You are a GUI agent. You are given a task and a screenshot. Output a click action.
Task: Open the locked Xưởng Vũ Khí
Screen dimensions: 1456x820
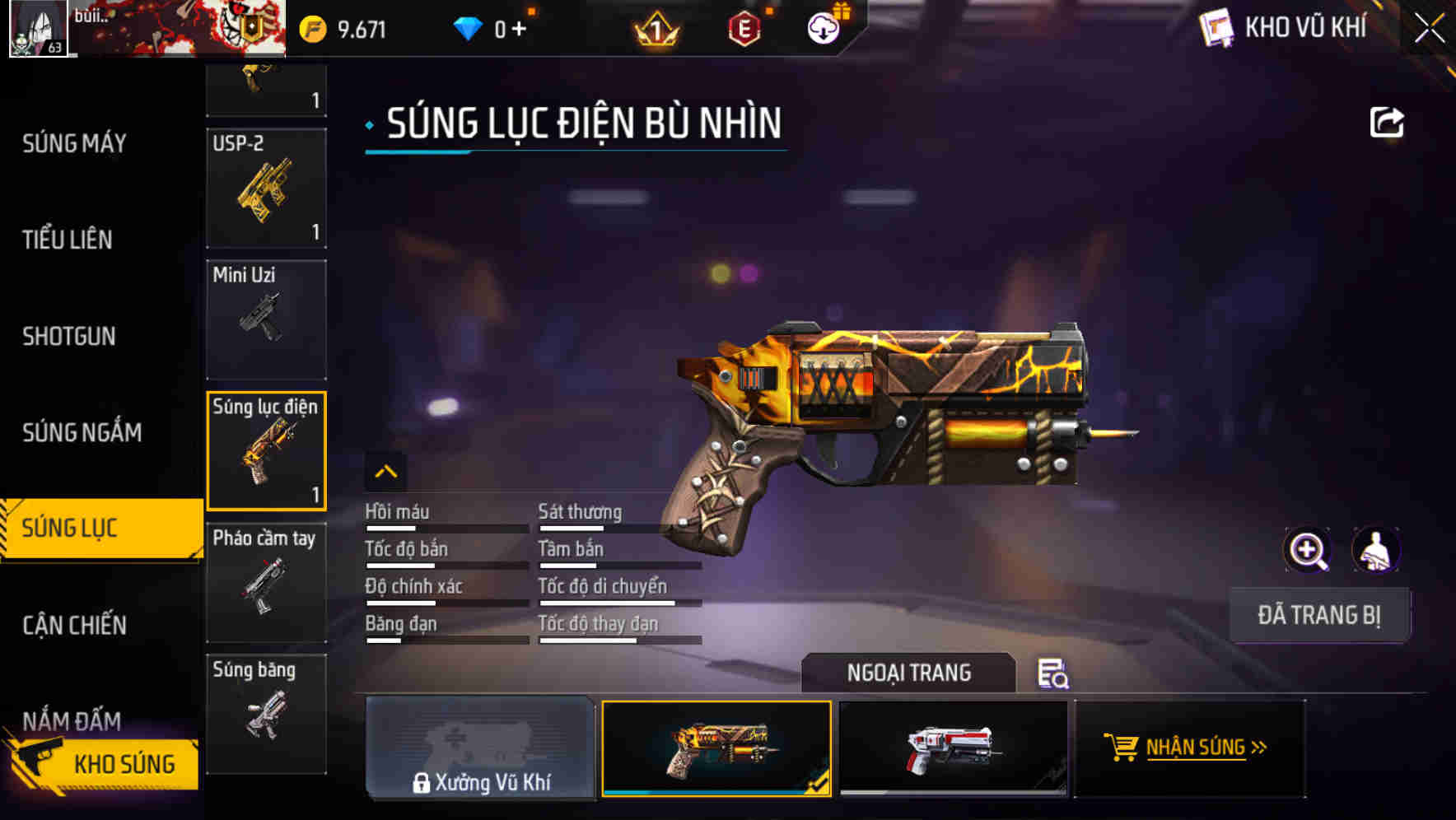[x=480, y=749]
